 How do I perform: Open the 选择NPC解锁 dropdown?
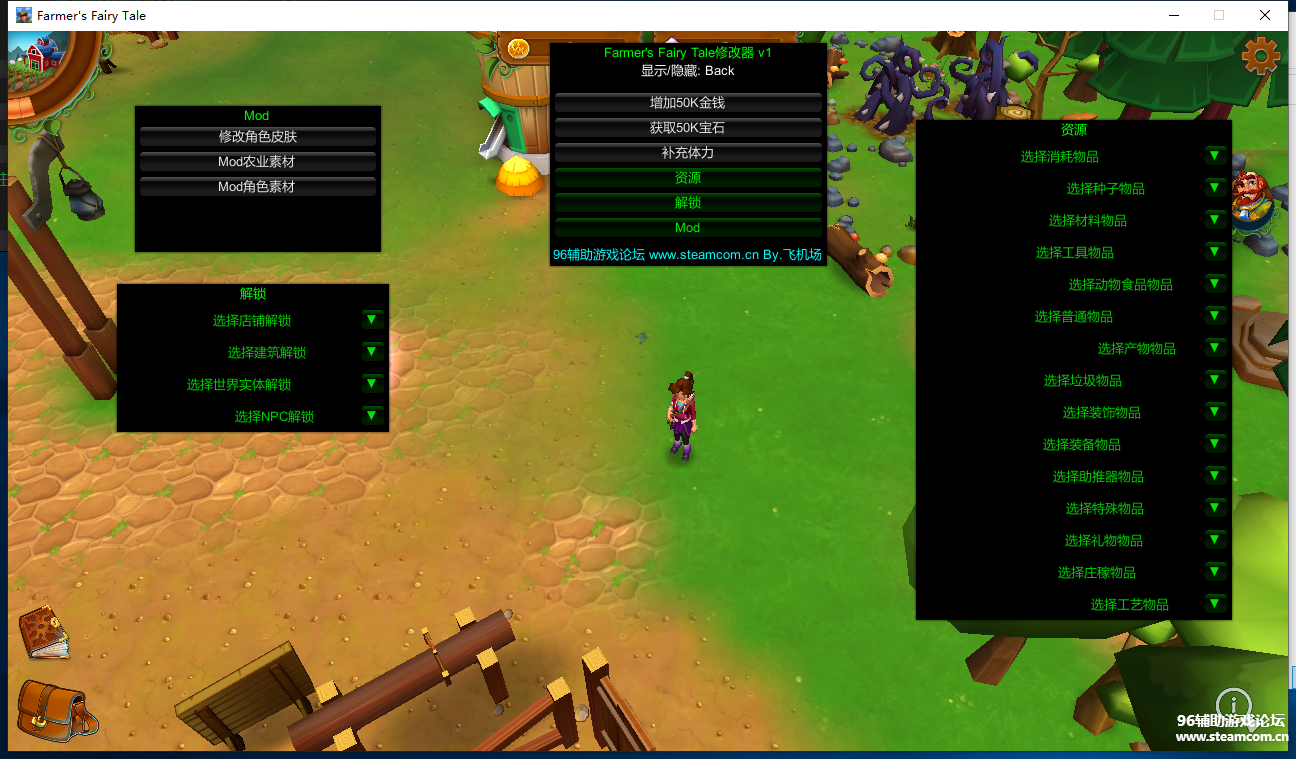point(372,416)
